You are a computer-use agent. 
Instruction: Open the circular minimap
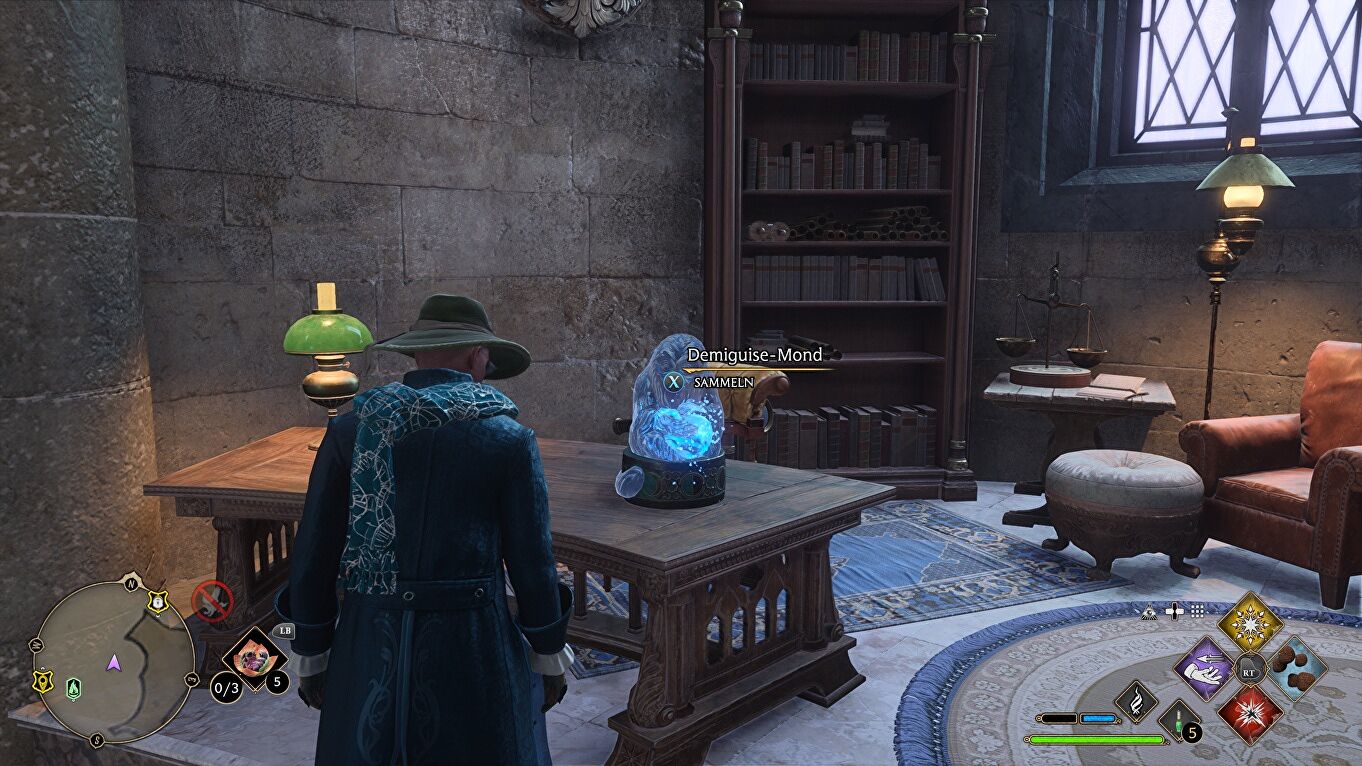pos(113,661)
